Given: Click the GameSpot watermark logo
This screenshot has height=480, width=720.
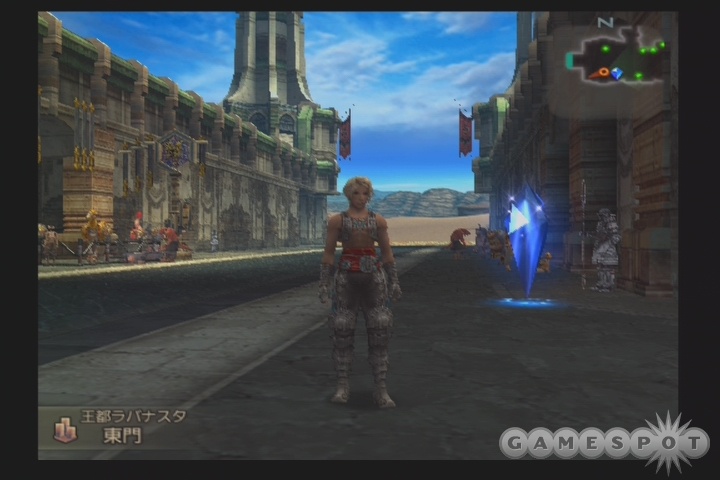Looking at the screenshot, I should click(604, 441).
